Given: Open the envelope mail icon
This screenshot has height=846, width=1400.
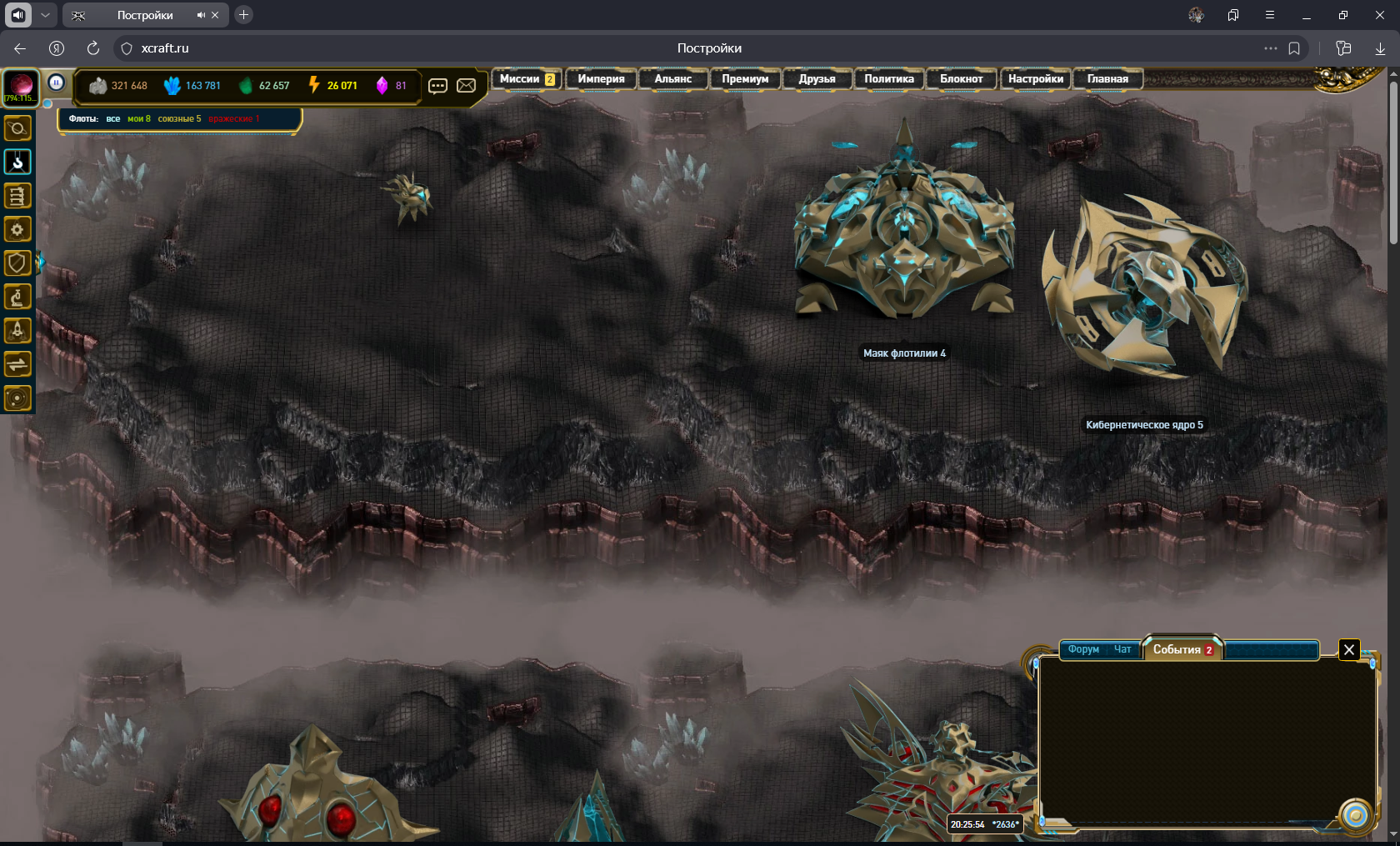Looking at the screenshot, I should pos(467,86).
